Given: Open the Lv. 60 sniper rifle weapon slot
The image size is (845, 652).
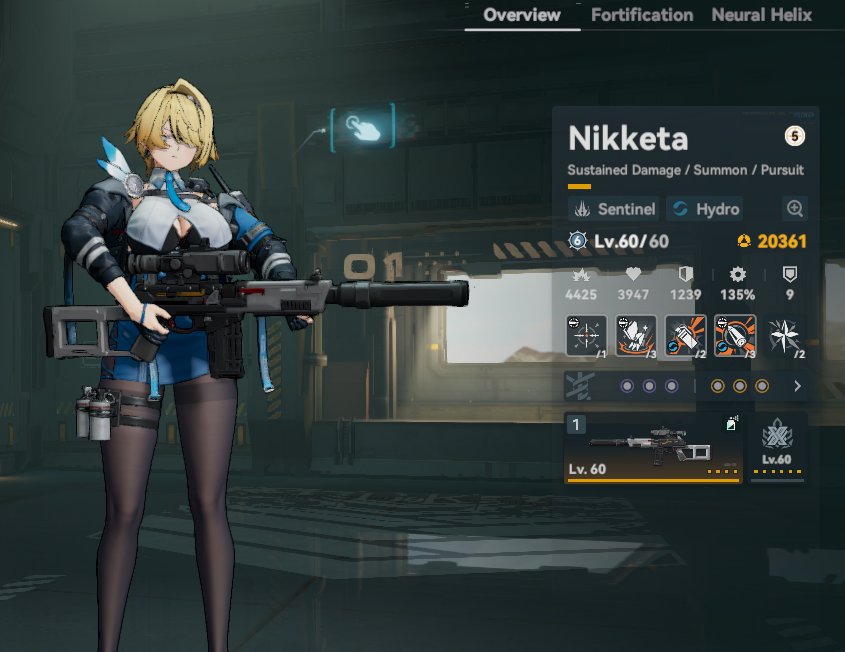Looking at the screenshot, I should (653, 448).
